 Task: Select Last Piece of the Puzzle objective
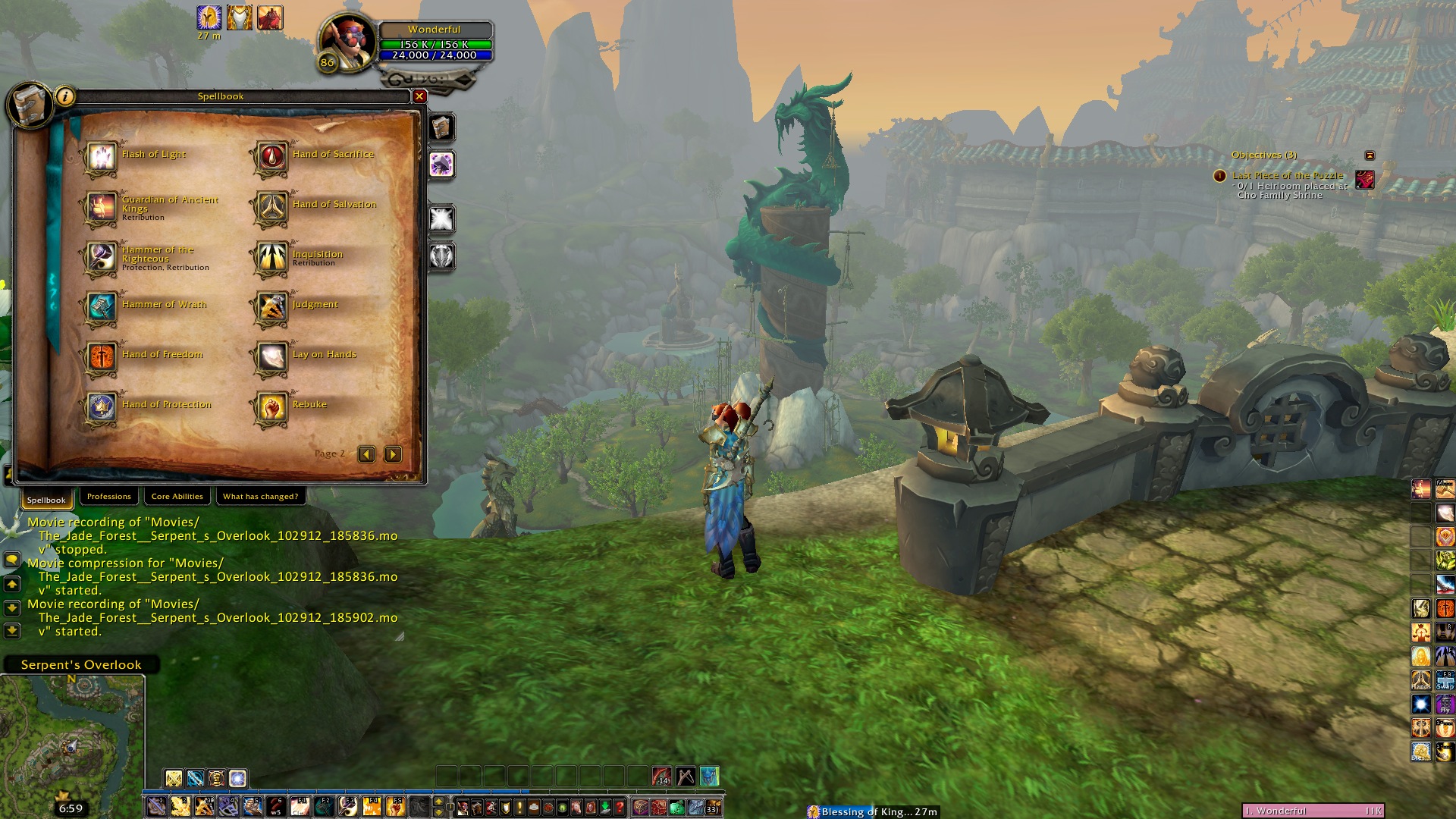tap(1287, 175)
